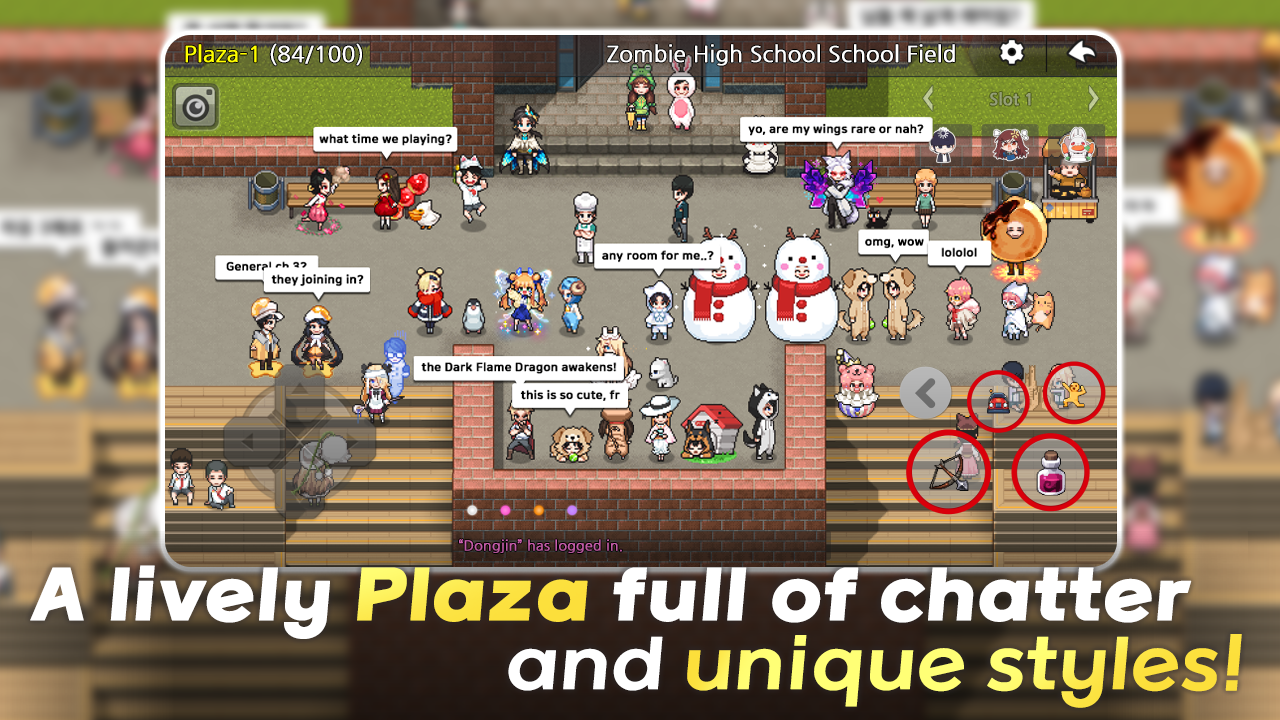Screen dimensions: 1280x720
Task: Select the circled crossbow item
Action: [x=949, y=470]
